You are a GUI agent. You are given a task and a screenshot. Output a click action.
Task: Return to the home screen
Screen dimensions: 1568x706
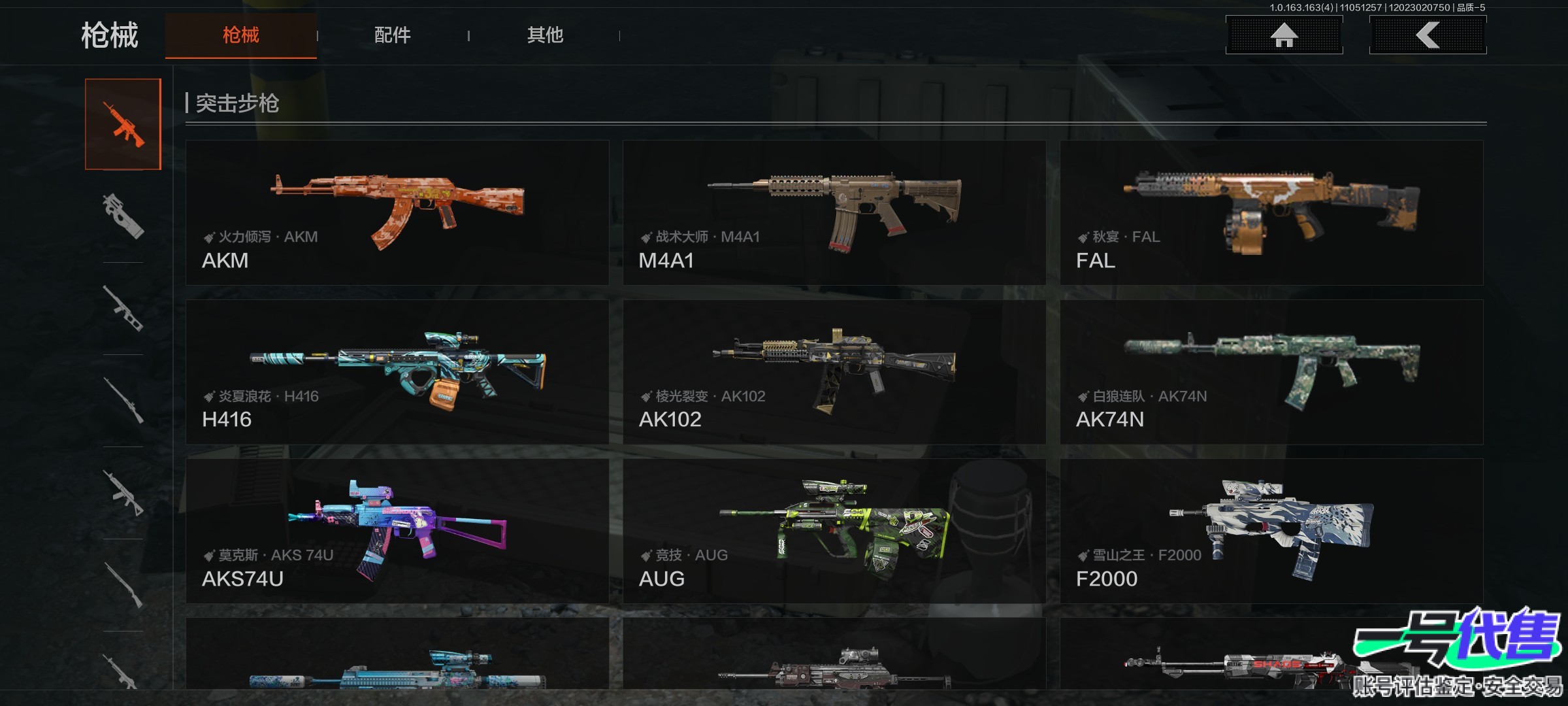tap(1284, 35)
